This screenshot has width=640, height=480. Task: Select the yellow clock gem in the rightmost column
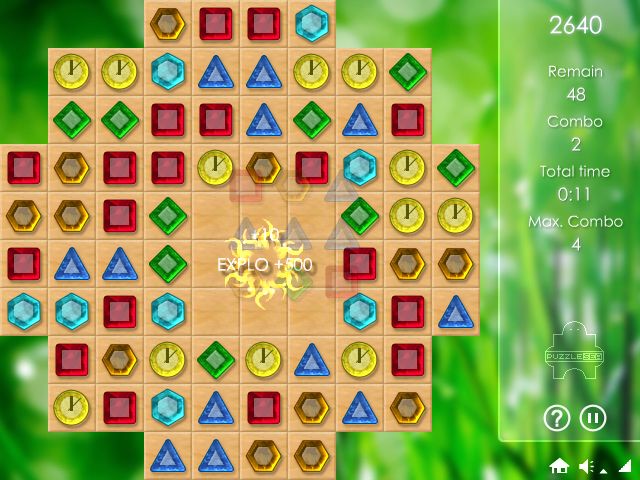(x=455, y=215)
